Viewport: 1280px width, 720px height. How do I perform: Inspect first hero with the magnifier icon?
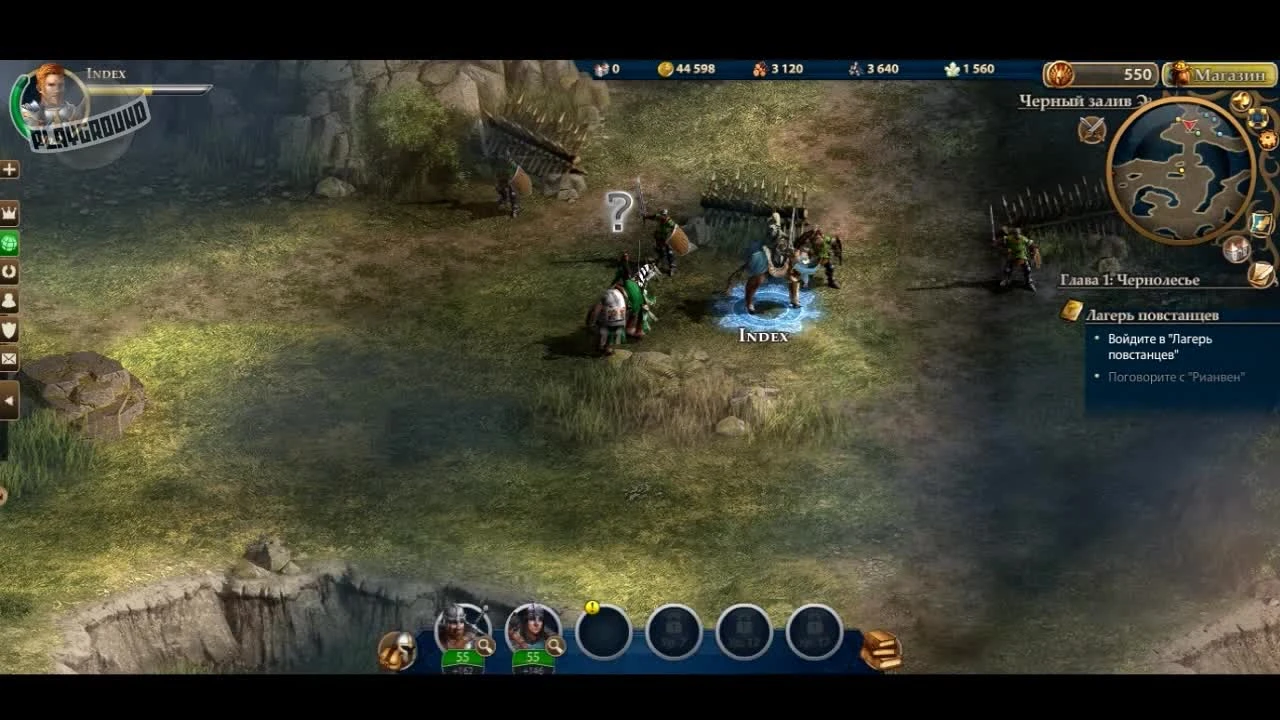(x=485, y=648)
